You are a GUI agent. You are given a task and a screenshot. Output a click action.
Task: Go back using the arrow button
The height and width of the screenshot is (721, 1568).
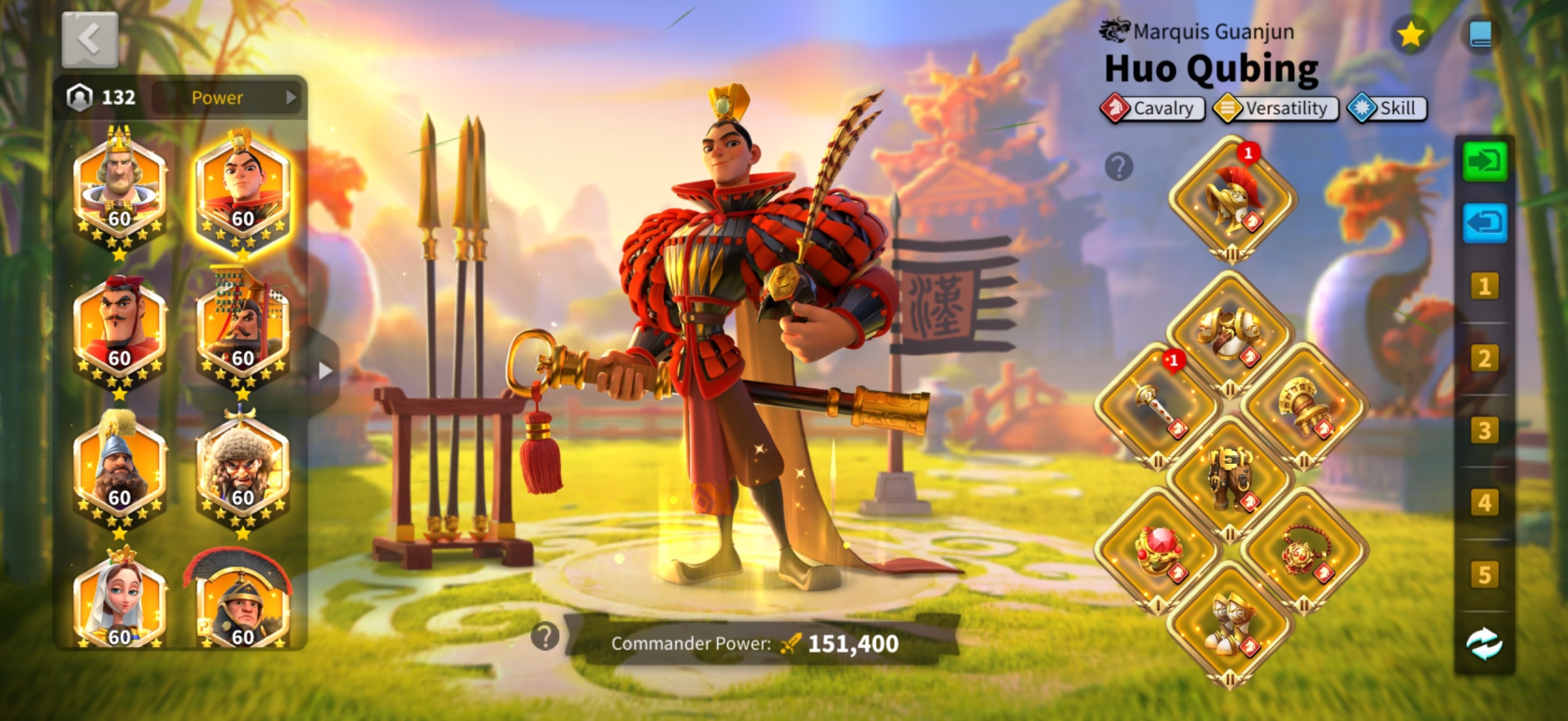(x=90, y=40)
